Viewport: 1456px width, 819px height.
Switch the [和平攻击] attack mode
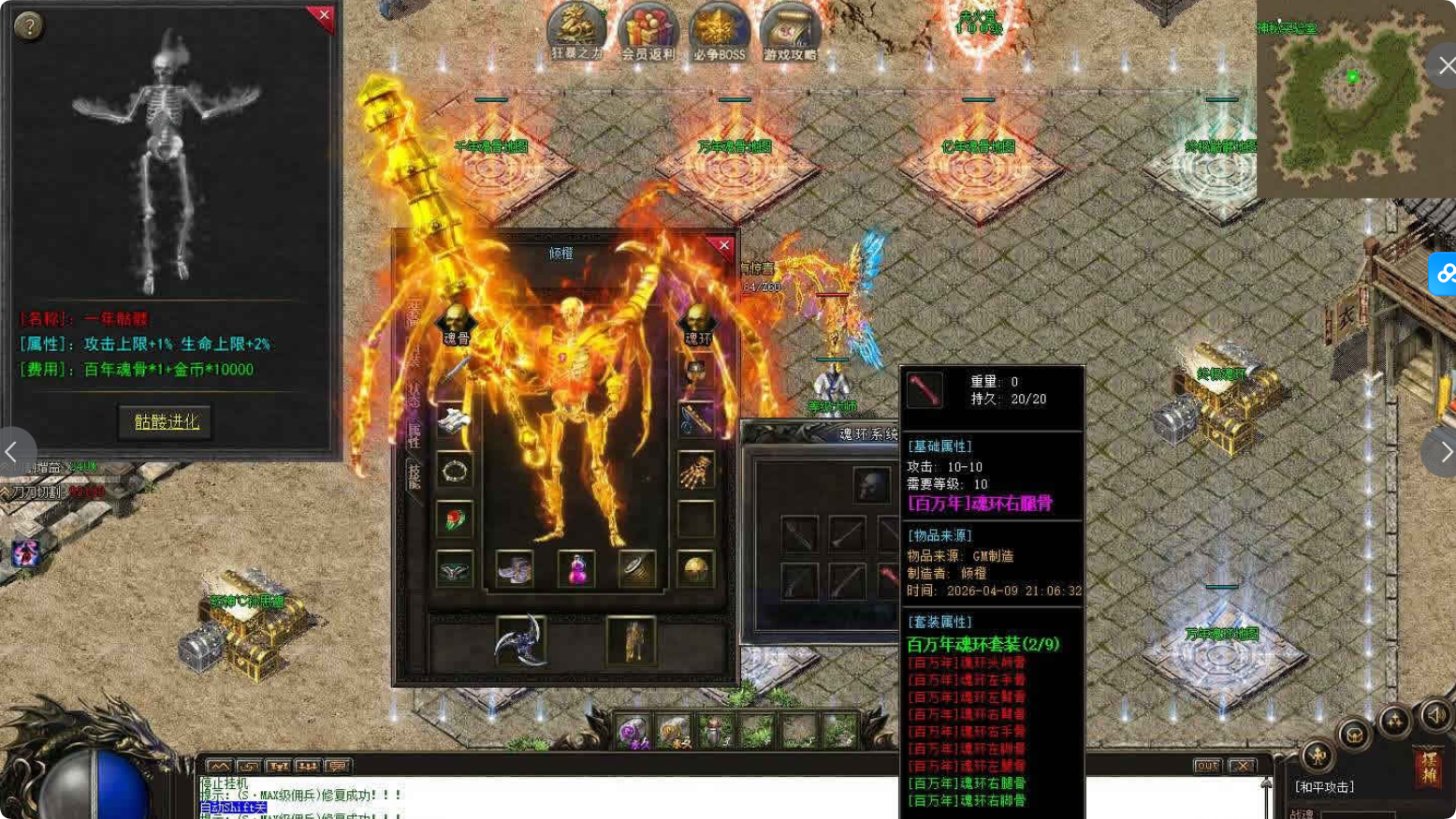(x=1322, y=786)
